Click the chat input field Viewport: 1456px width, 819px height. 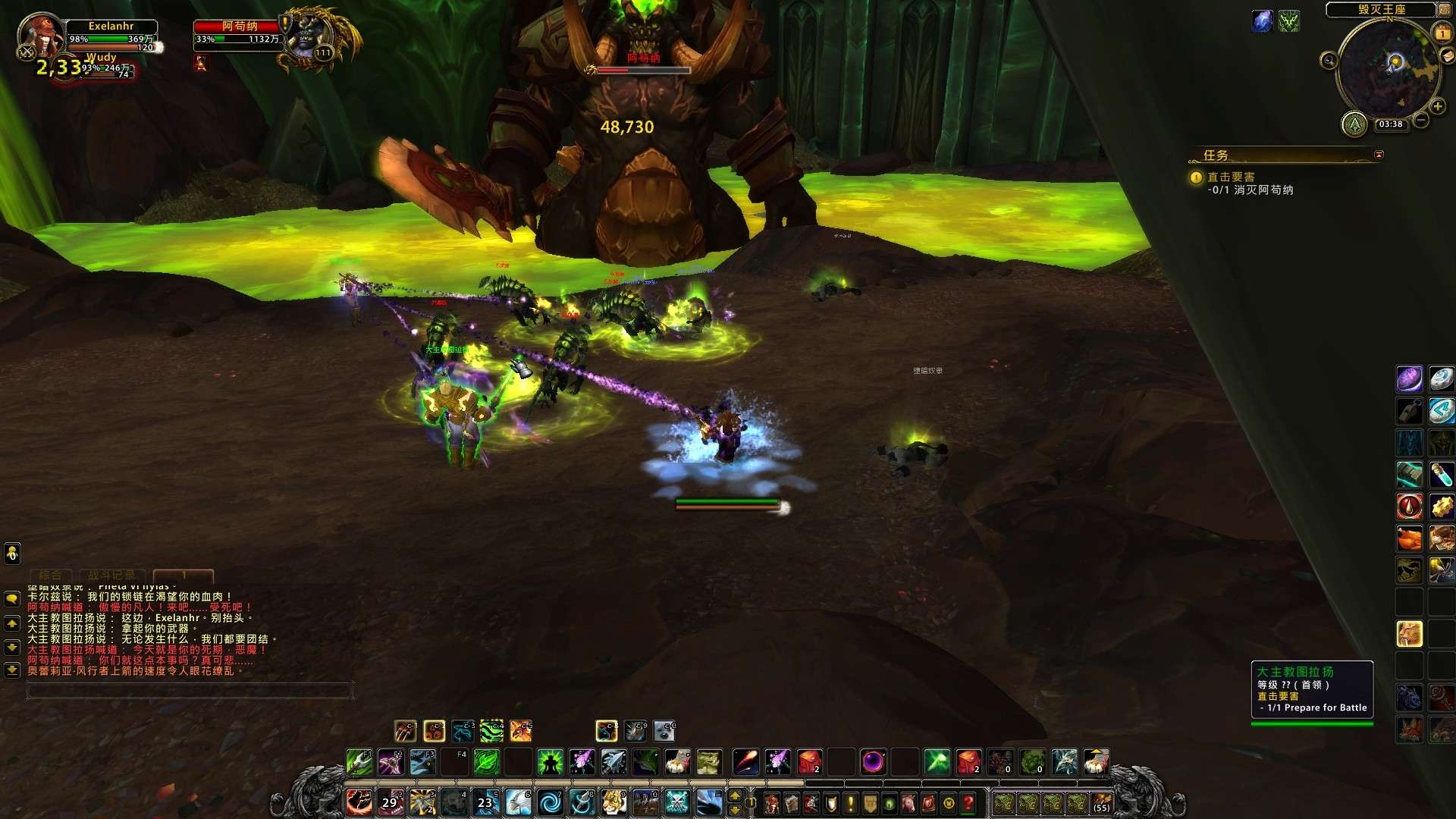tap(190, 691)
